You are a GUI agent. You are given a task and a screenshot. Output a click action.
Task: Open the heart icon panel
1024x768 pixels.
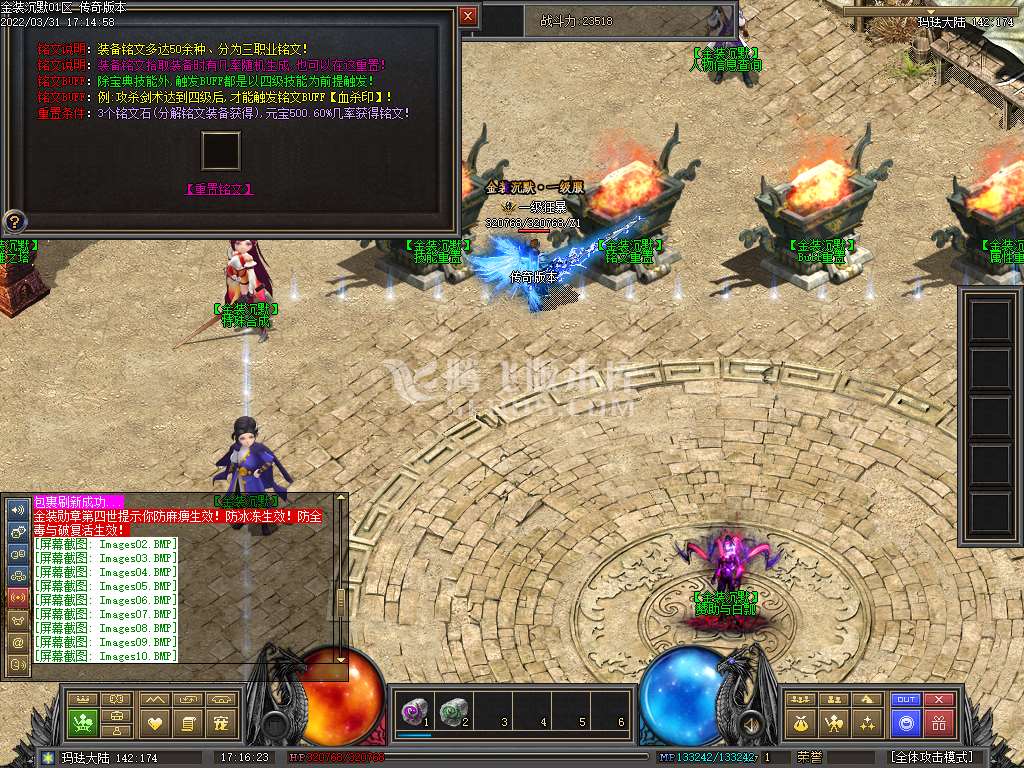[x=154, y=722]
